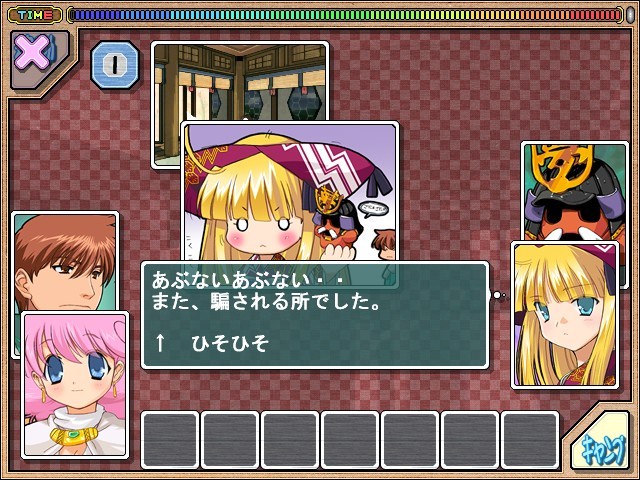Advance the あぶないあぶない dialogue box
This screenshot has height=480, width=640.
tap(314, 315)
